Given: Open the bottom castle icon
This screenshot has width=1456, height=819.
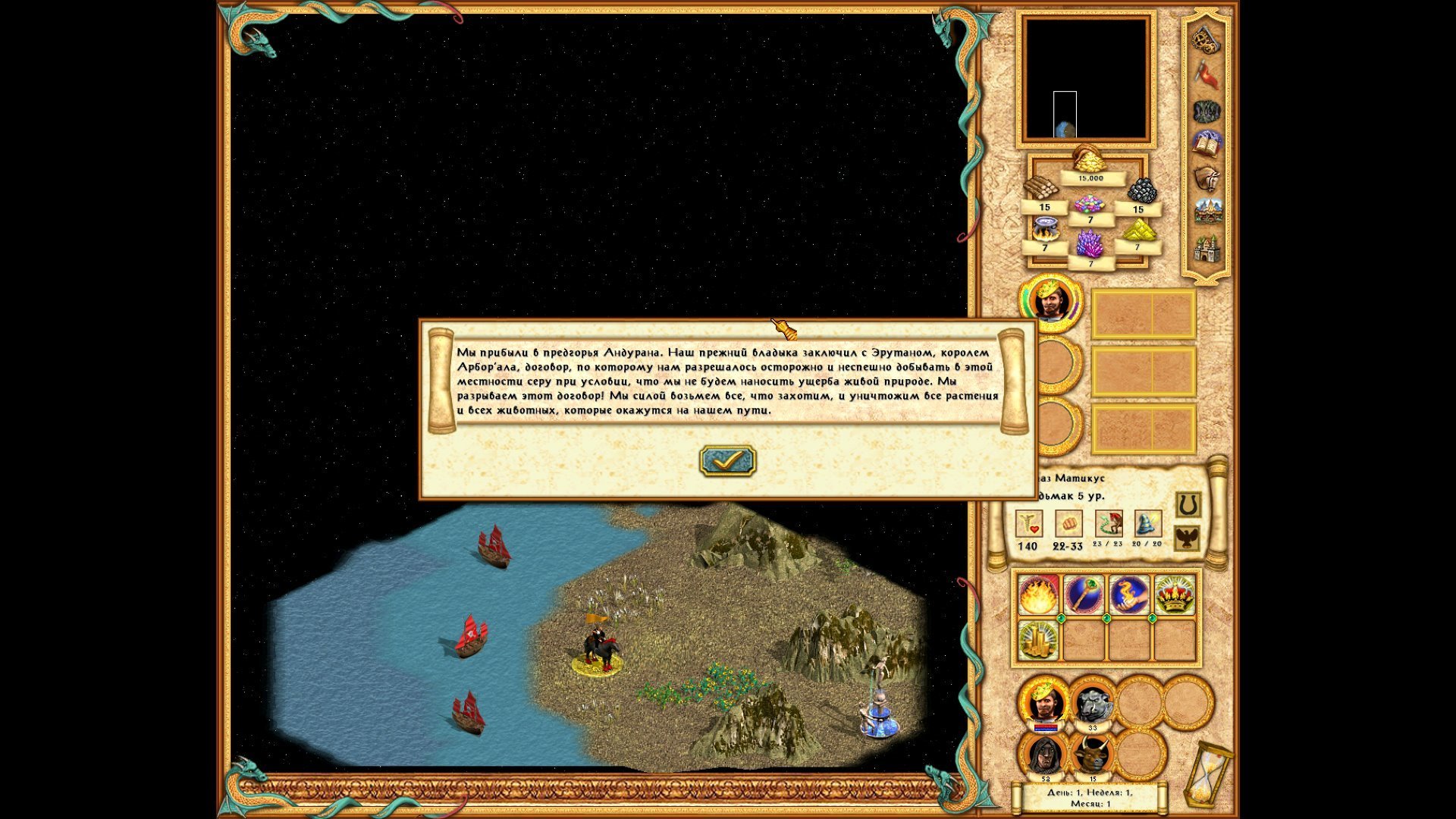Looking at the screenshot, I should tap(1207, 249).
